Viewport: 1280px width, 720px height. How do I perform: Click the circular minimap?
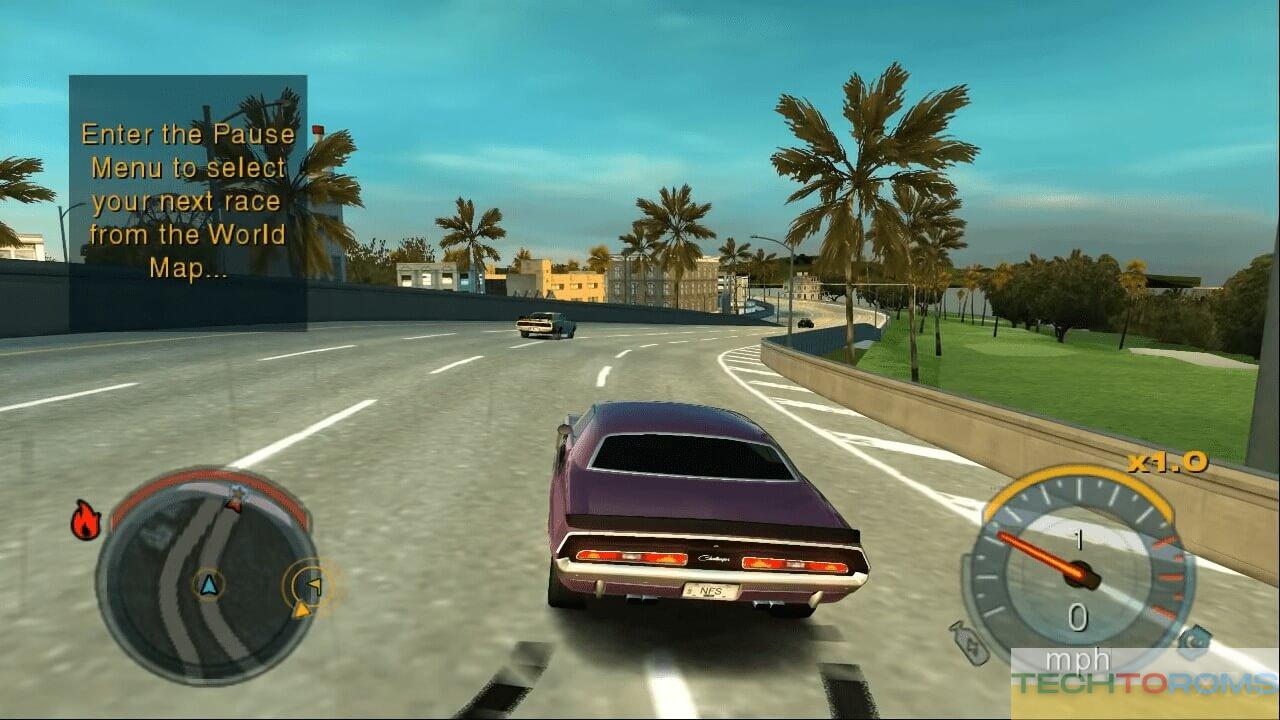coord(207,576)
